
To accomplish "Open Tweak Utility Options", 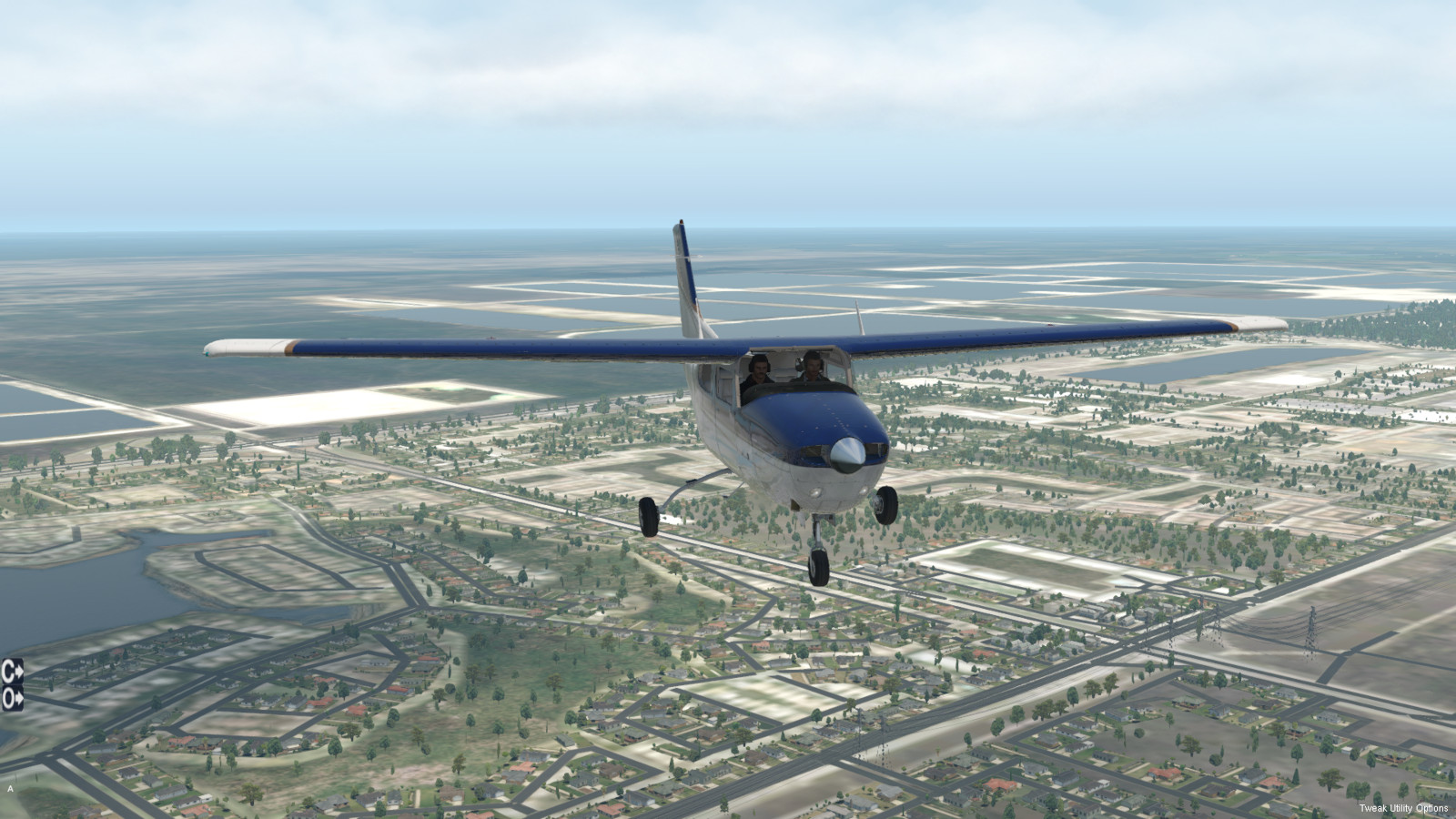I will (x=1403, y=808).
